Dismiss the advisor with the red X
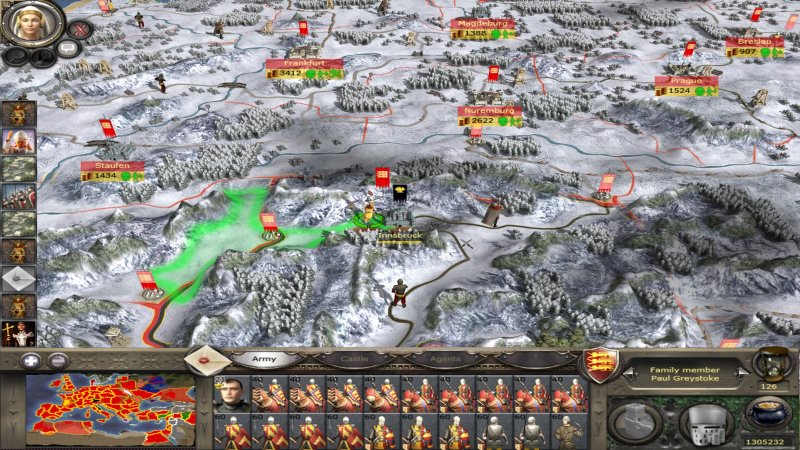Viewport: 800px width, 450px height. [x=80, y=29]
